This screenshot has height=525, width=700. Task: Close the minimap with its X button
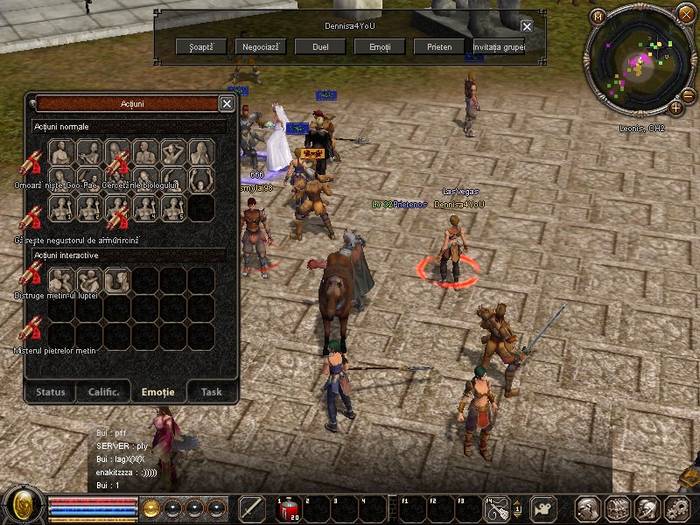685,13
